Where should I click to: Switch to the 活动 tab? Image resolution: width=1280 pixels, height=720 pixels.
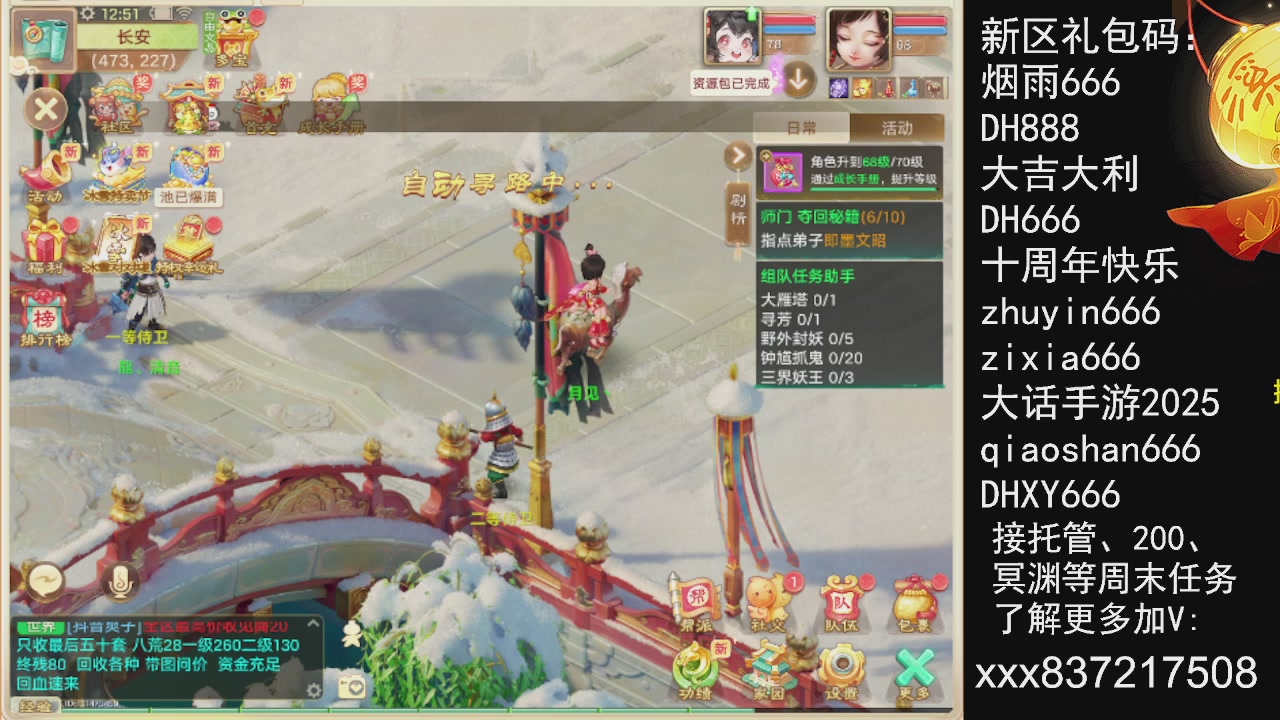click(898, 127)
